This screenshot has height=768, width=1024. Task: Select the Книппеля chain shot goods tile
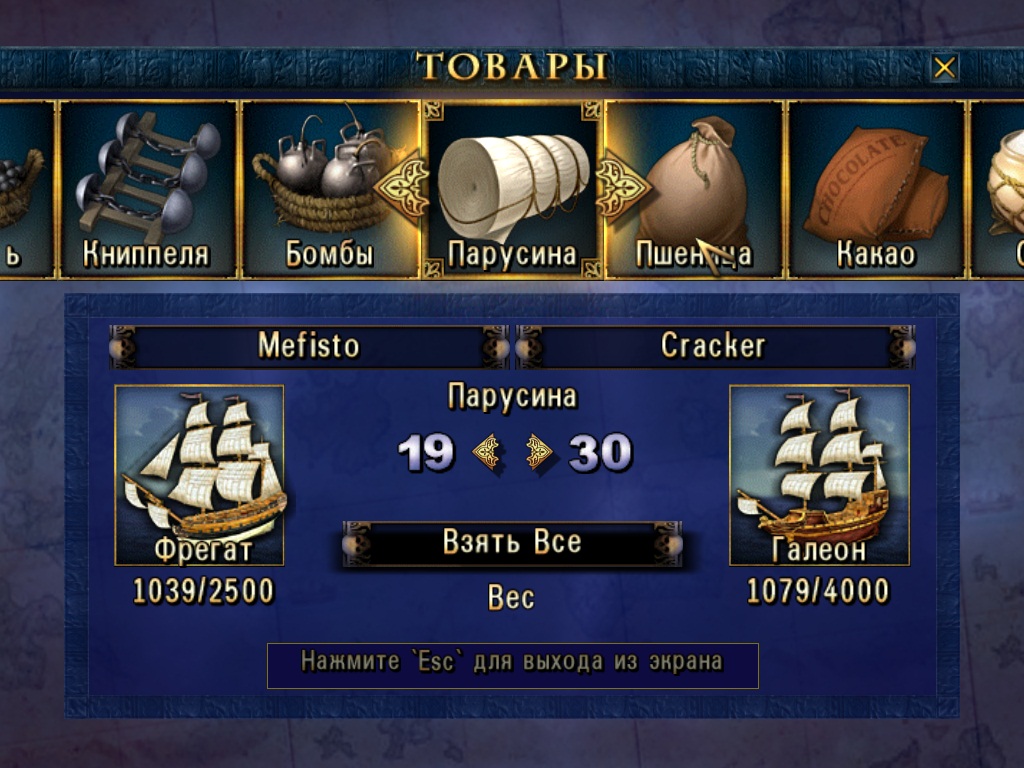(147, 189)
